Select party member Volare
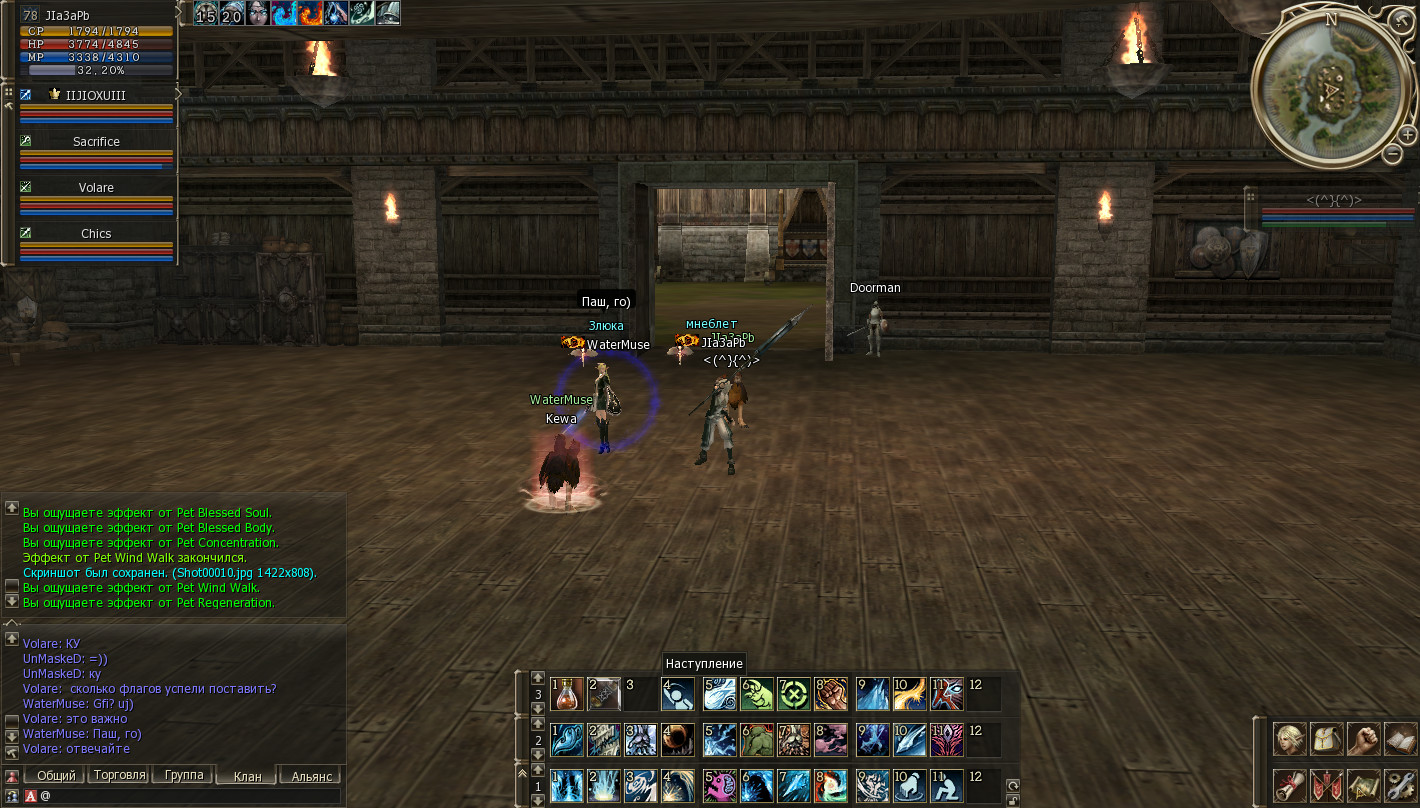 [x=96, y=188]
